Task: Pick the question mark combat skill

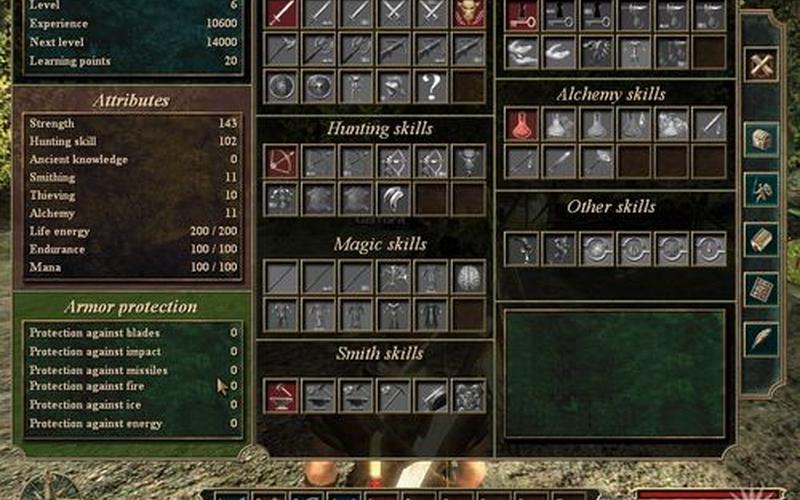Action: tap(431, 86)
